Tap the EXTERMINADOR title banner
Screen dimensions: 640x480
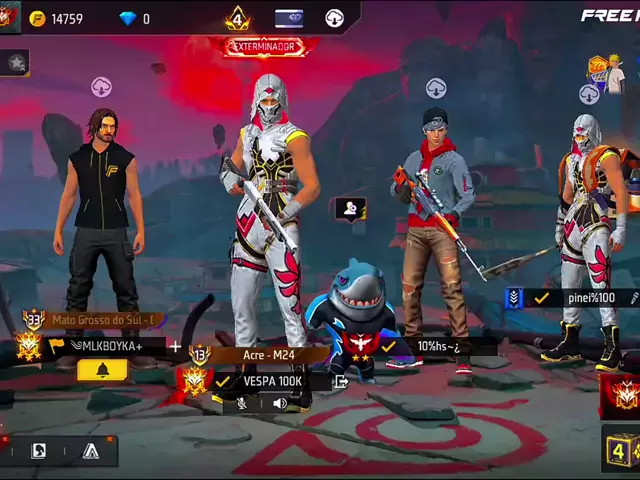264,47
